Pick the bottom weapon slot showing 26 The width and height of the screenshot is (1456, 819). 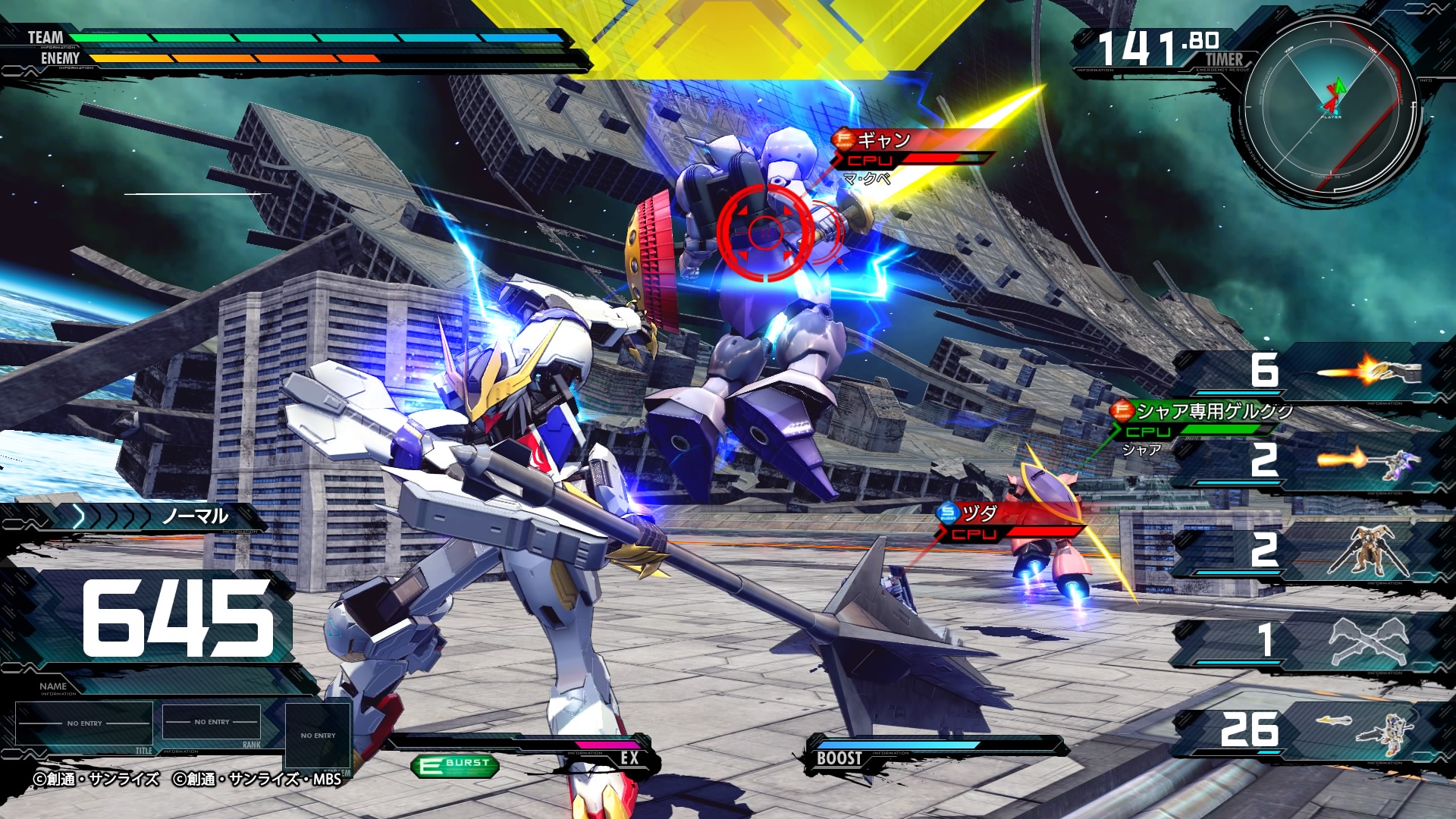pyautogui.click(x=1306, y=730)
